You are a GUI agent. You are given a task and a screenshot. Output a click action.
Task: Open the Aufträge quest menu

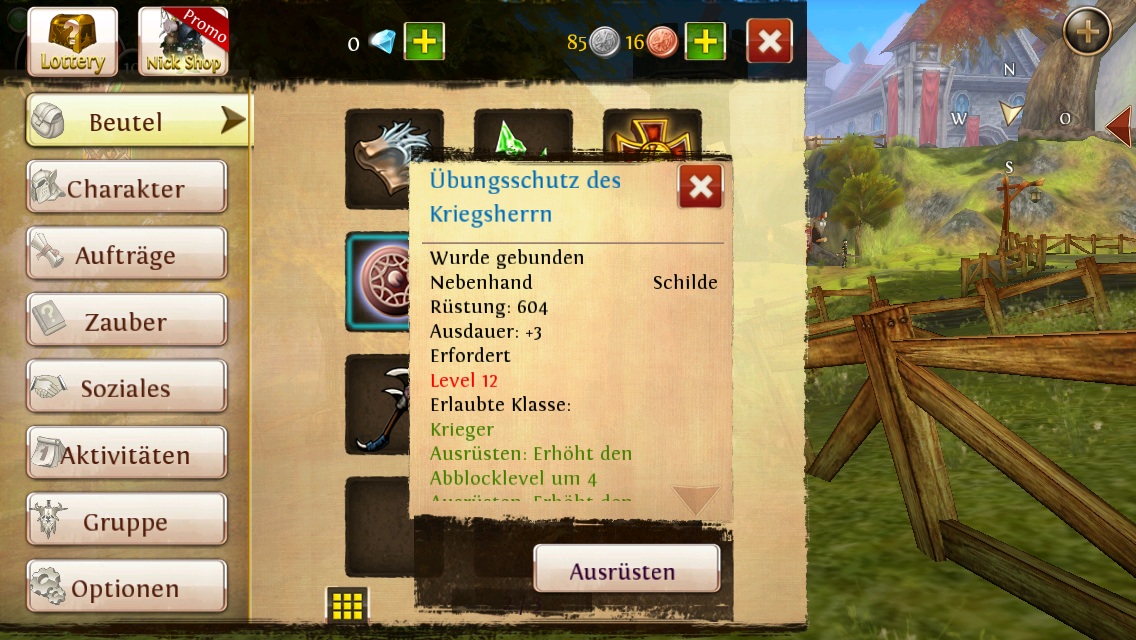126,256
